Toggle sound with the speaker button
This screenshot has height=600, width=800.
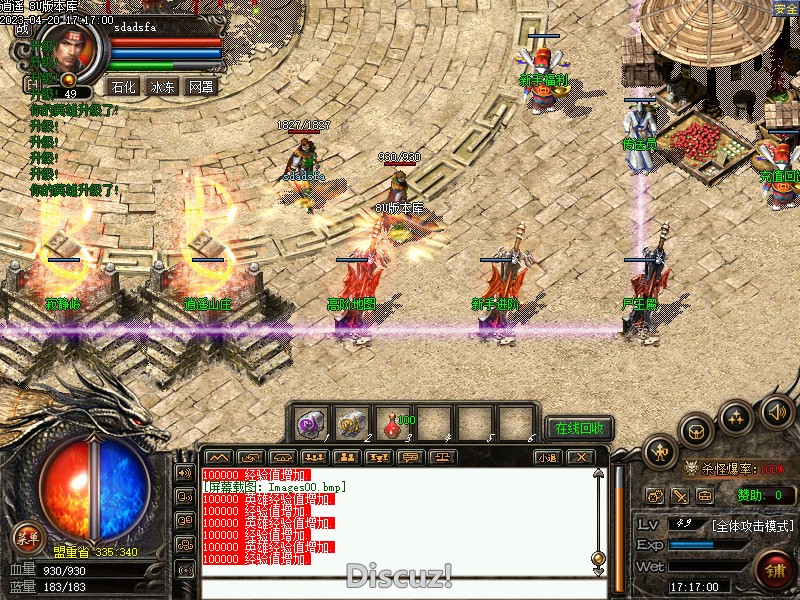click(776, 410)
